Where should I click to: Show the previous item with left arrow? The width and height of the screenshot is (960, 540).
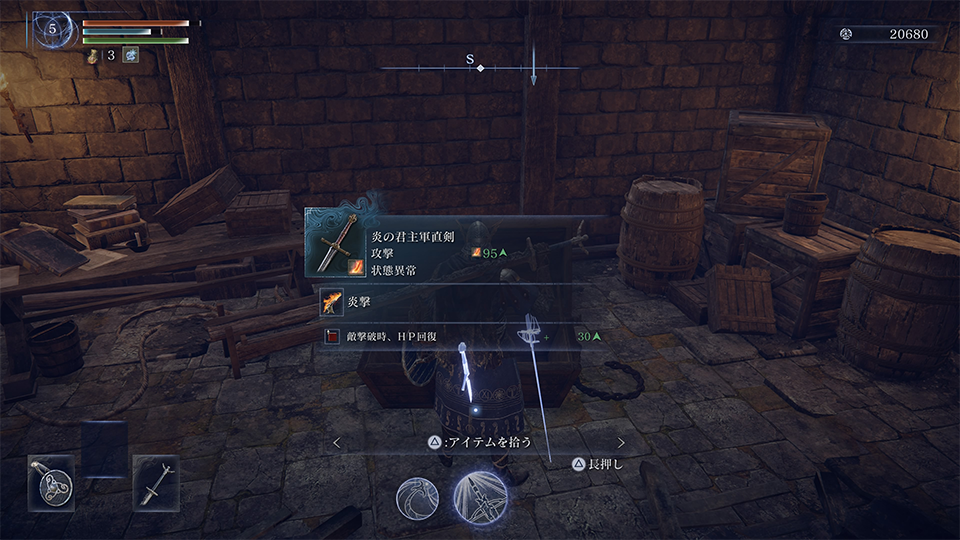click(337, 442)
